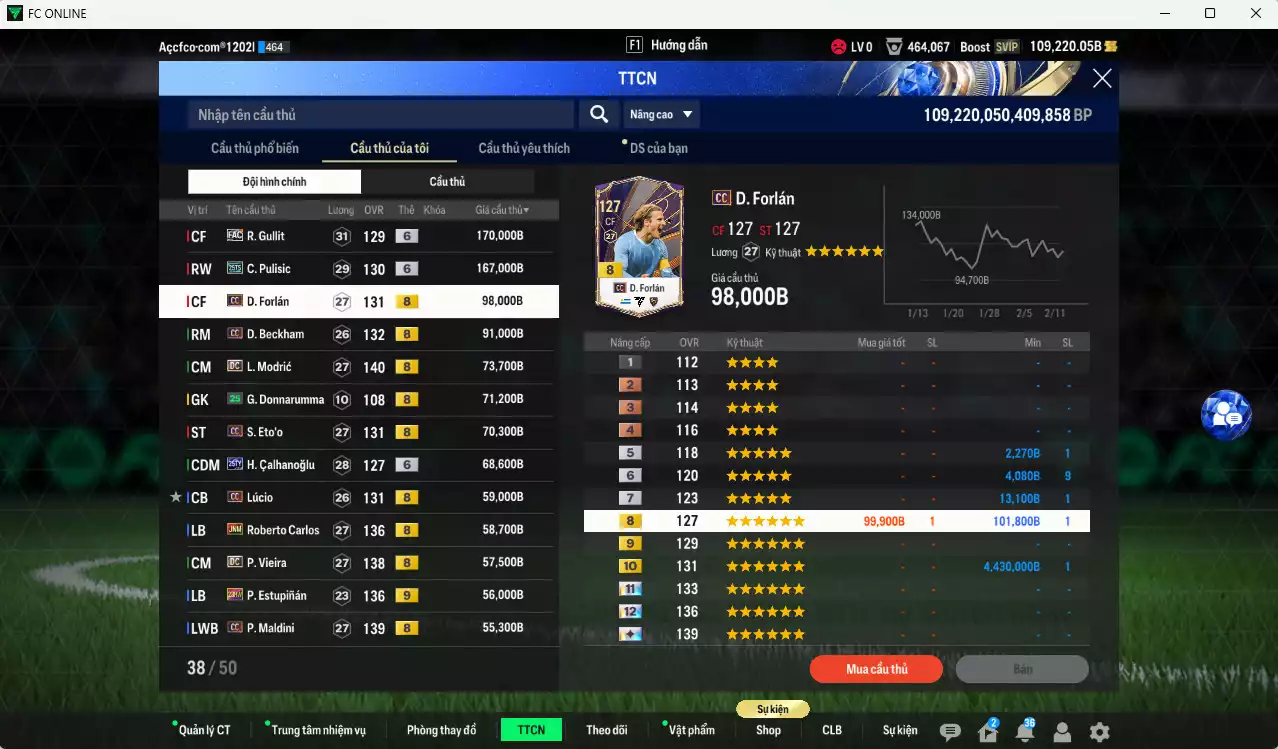This screenshot has width=1278, height=749.
Task: Select upgrade level 10 row
Action: click(836, 566)
